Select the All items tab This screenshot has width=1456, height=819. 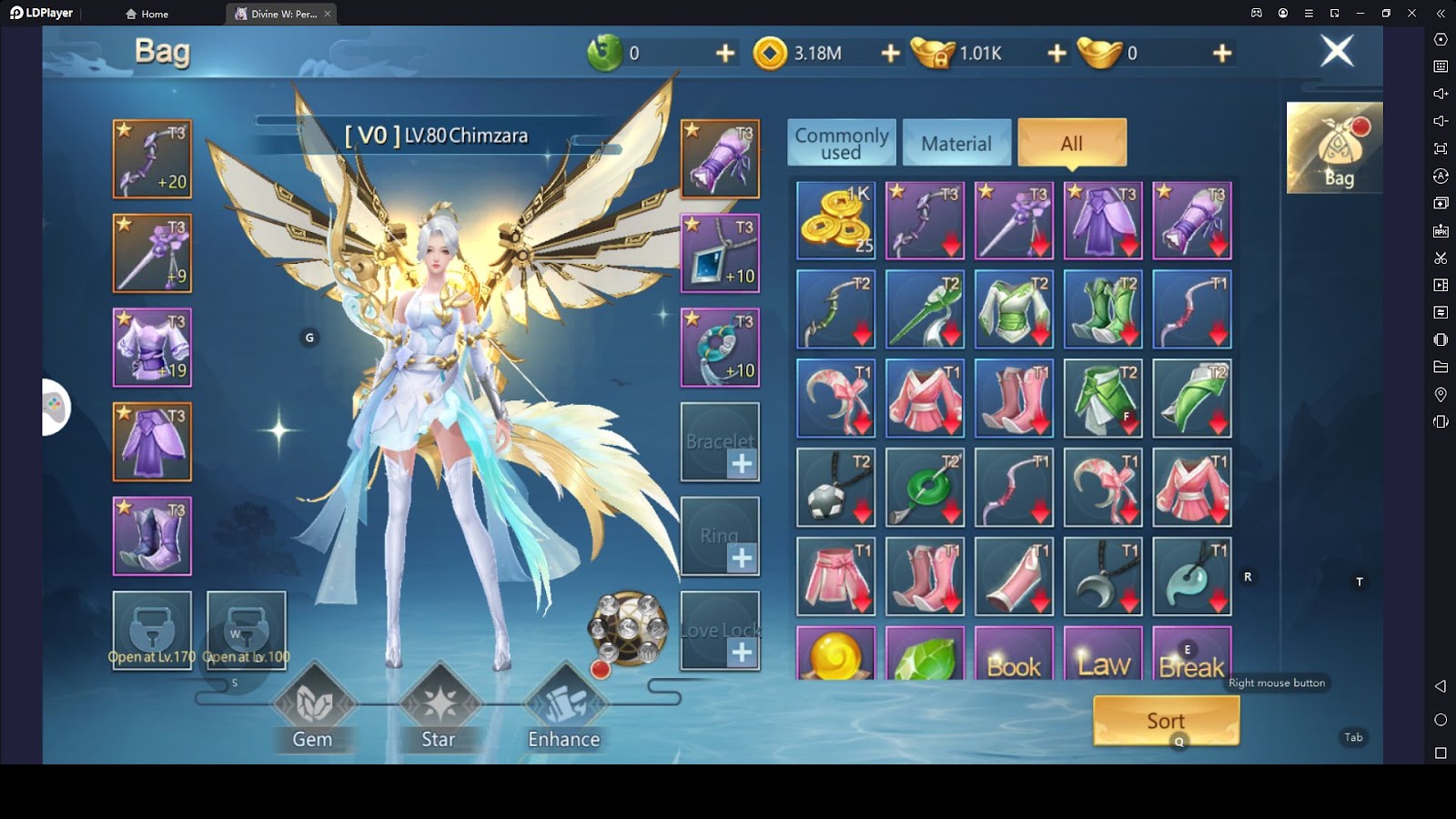pos(1072,143)
